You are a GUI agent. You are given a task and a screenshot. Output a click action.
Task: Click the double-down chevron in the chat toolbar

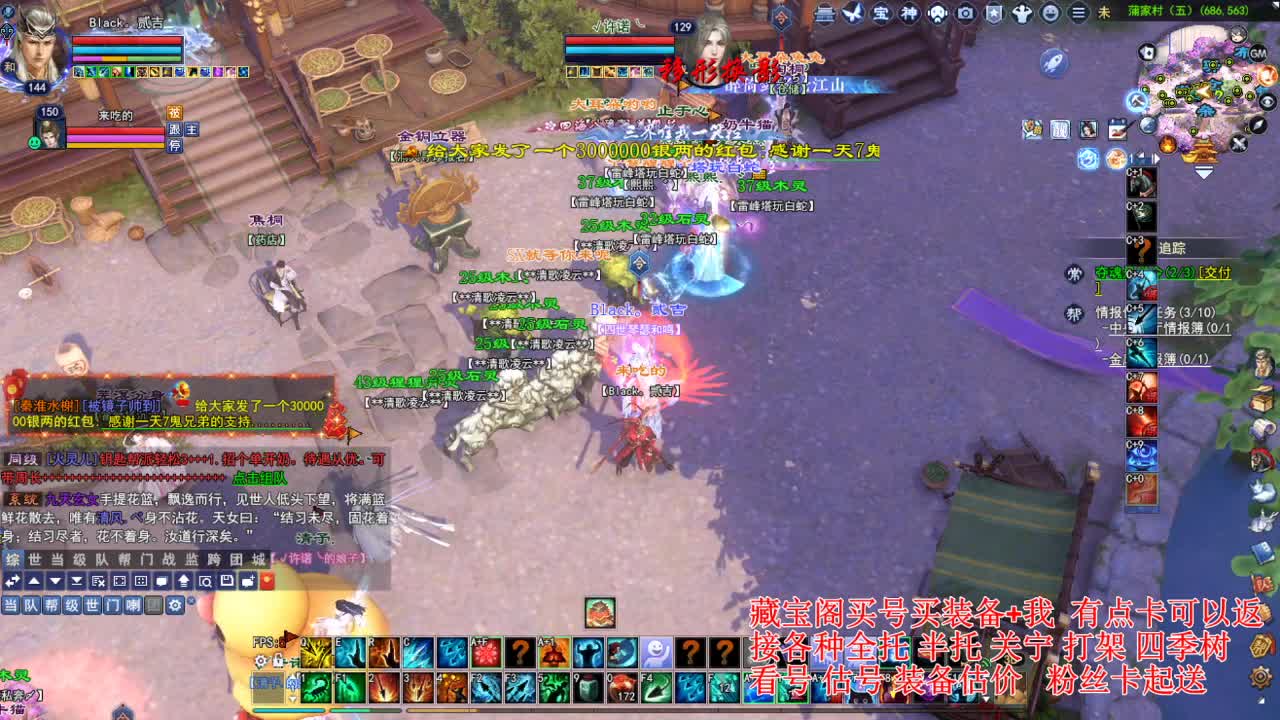click(77, 578)
